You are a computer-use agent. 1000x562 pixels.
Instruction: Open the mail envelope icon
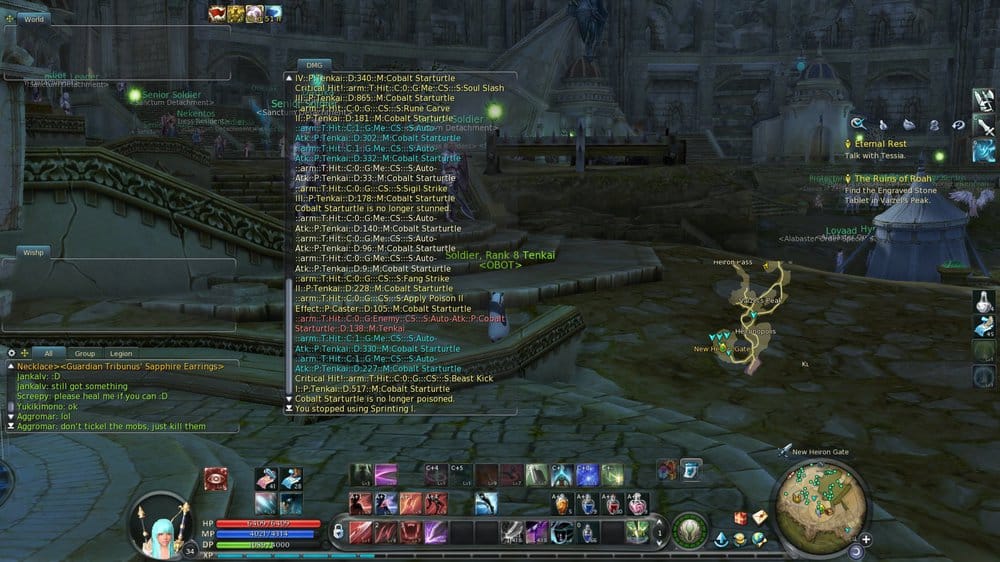click(x=760, y=517)
